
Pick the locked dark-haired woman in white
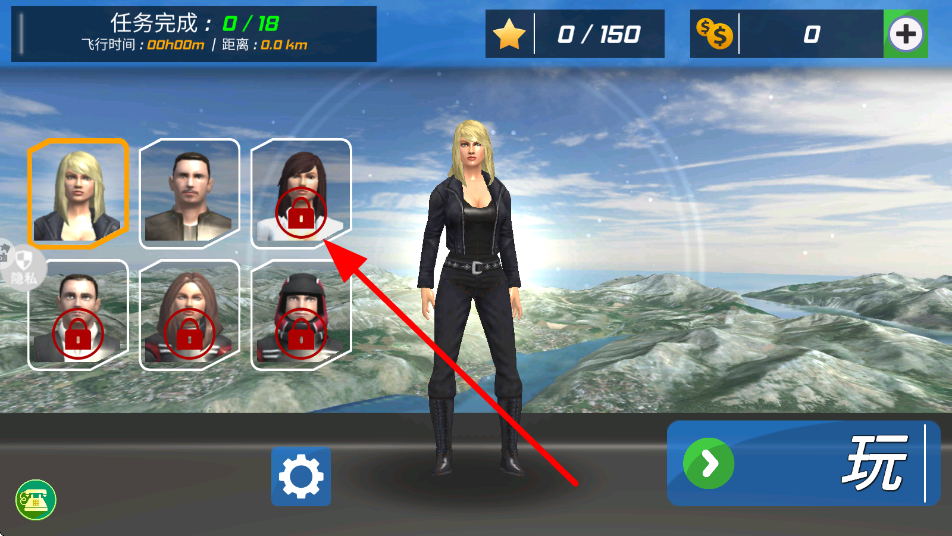click(300, 193)
